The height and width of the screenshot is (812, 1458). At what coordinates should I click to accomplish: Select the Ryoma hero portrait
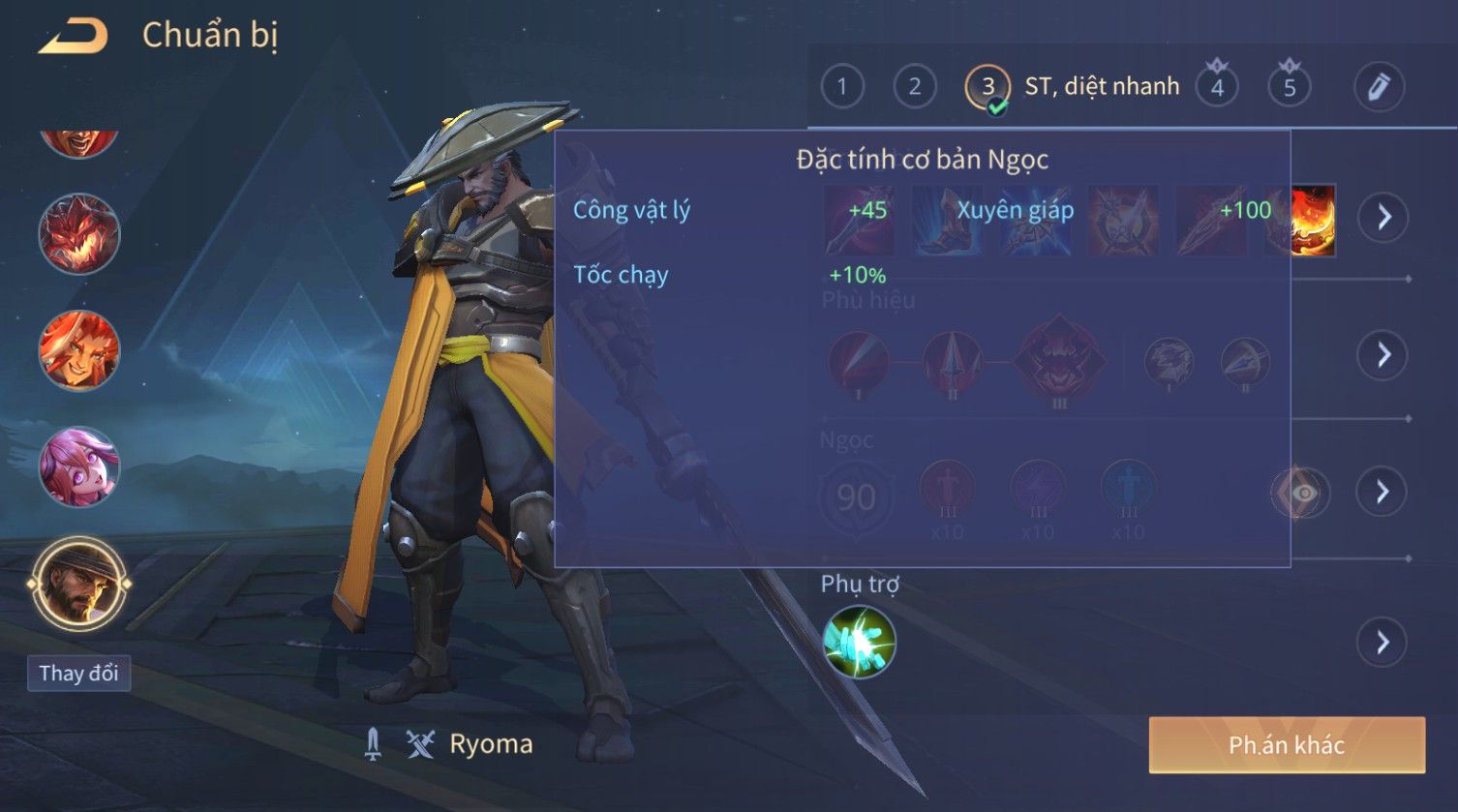pyautogui.click(x=79, y=585)
